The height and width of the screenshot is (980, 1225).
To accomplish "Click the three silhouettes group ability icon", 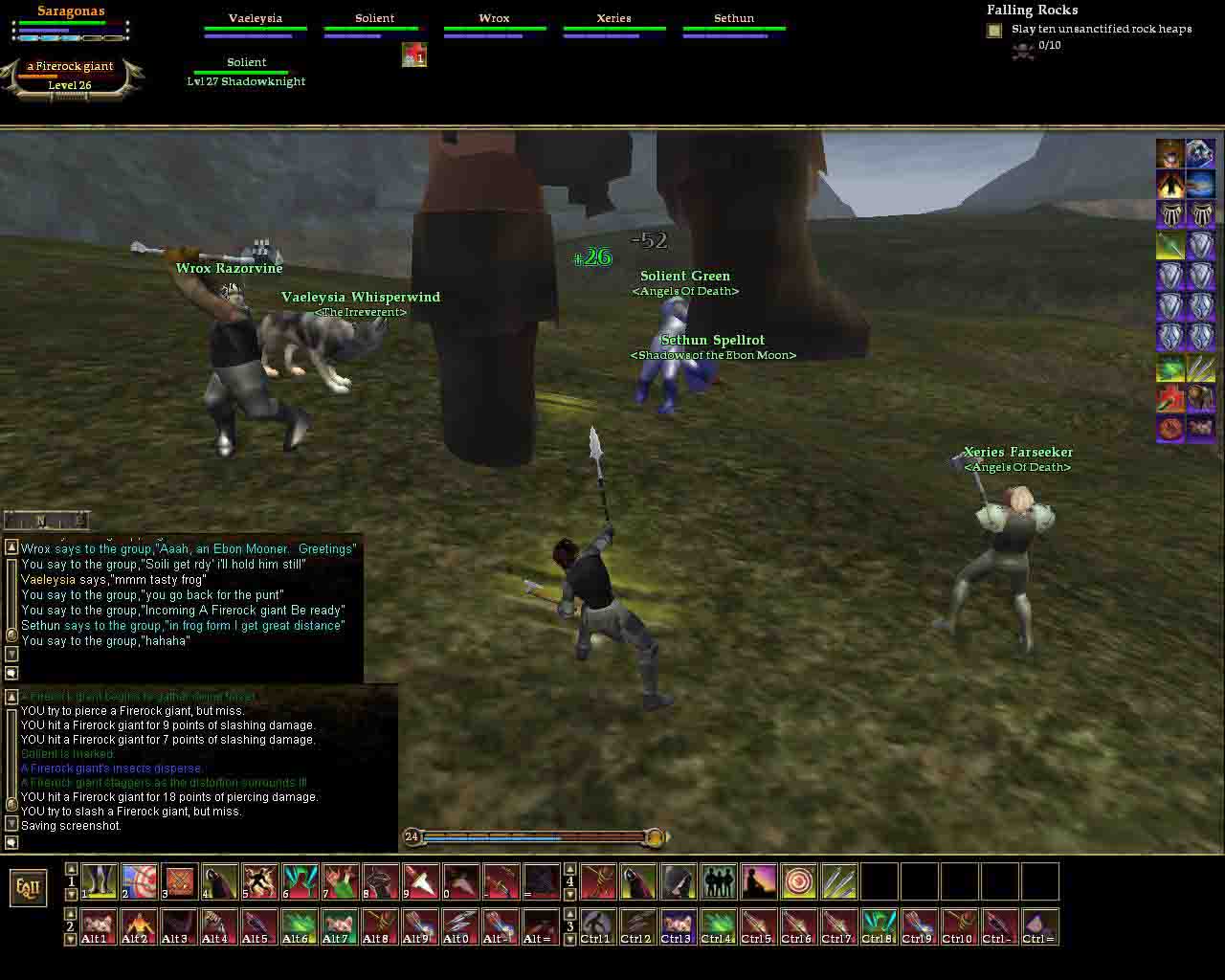I will coord(718,881).
